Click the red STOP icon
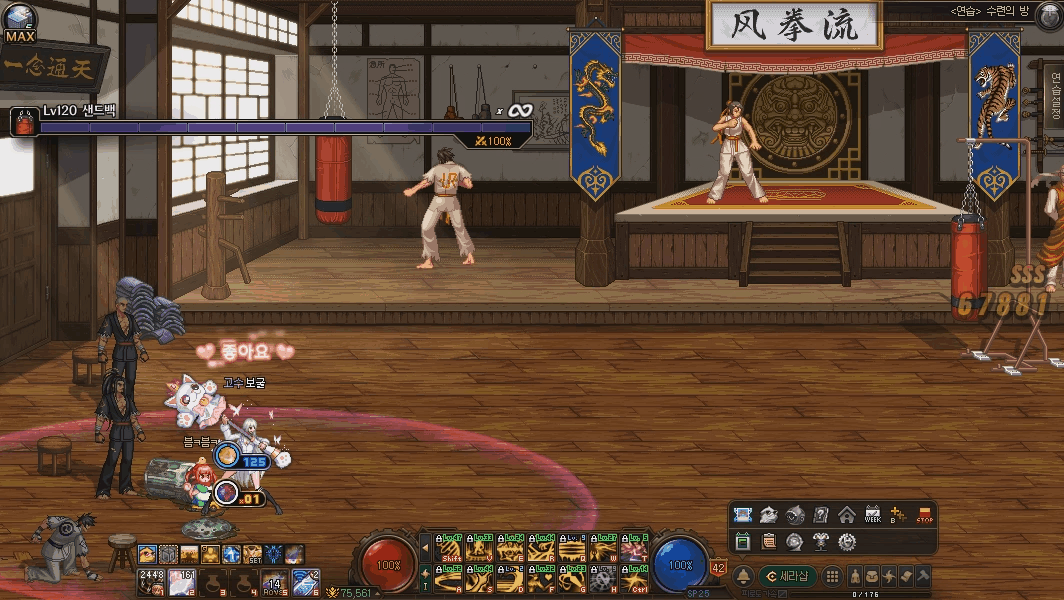Image resolution: width=1064 pixels, height=600 pixels. (x=924, y=515)
